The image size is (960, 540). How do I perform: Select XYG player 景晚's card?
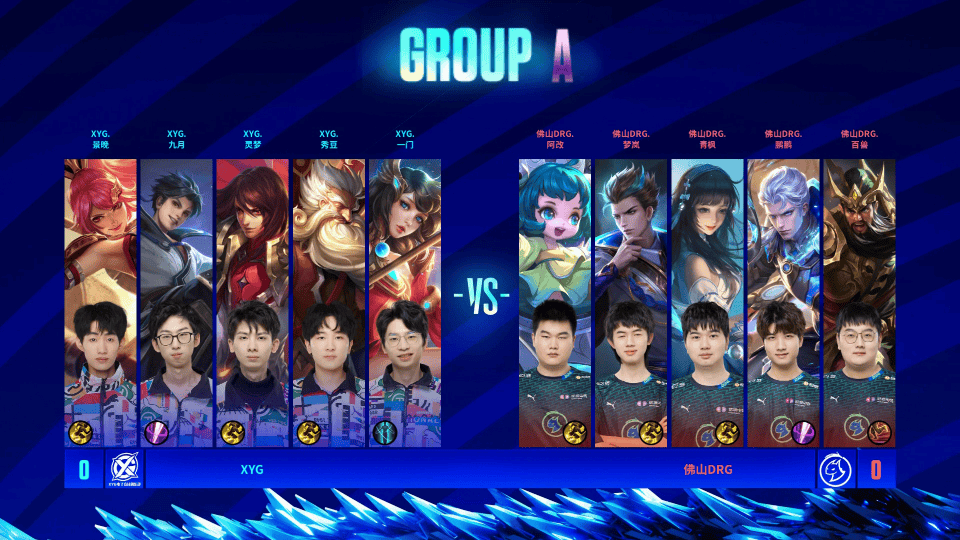coord(100,300)
